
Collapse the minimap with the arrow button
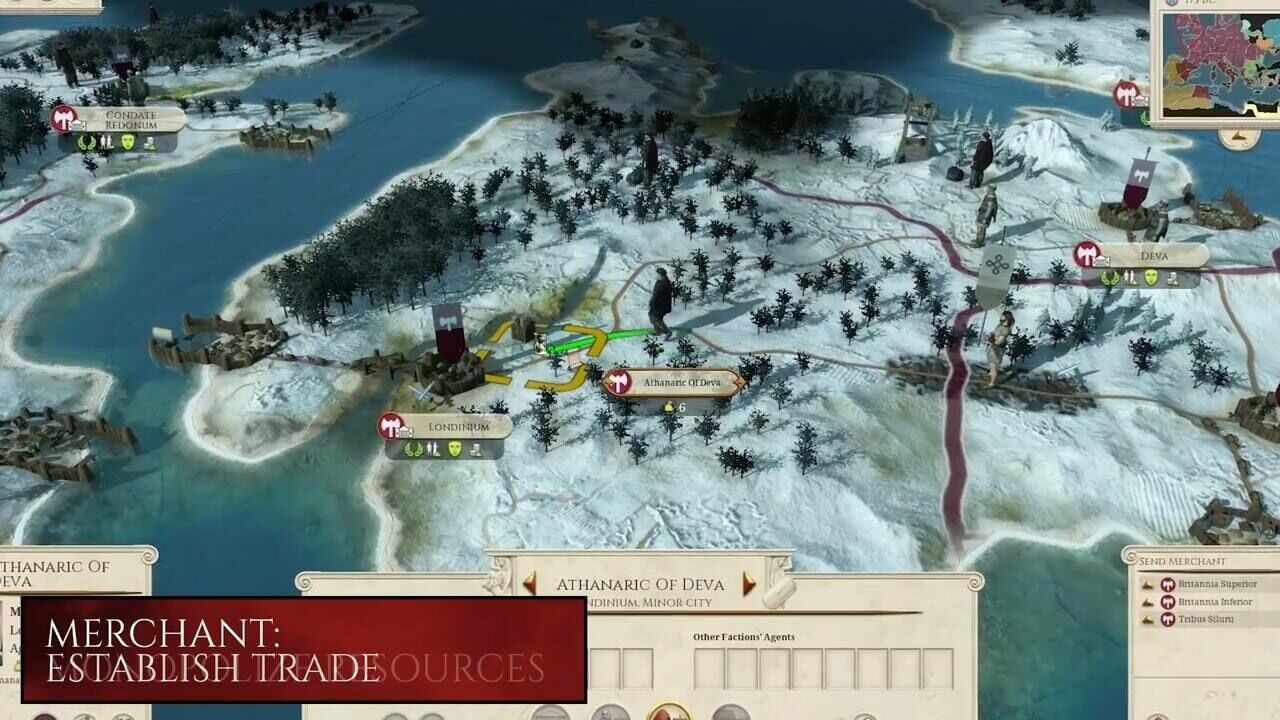tap(1238, 136)
